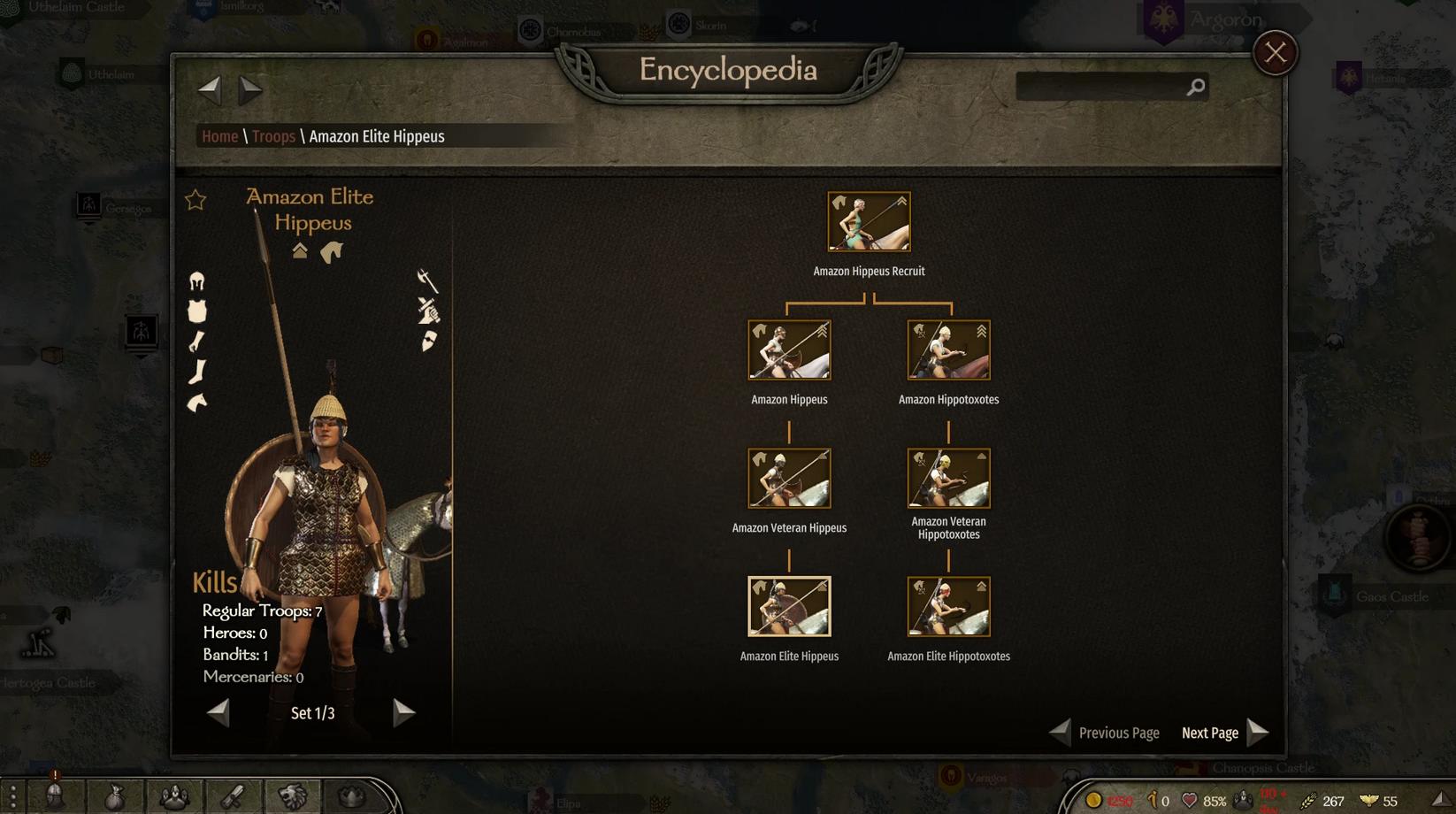
Task: Open the Troops breadcrumb link
Action: pos(273,136)
